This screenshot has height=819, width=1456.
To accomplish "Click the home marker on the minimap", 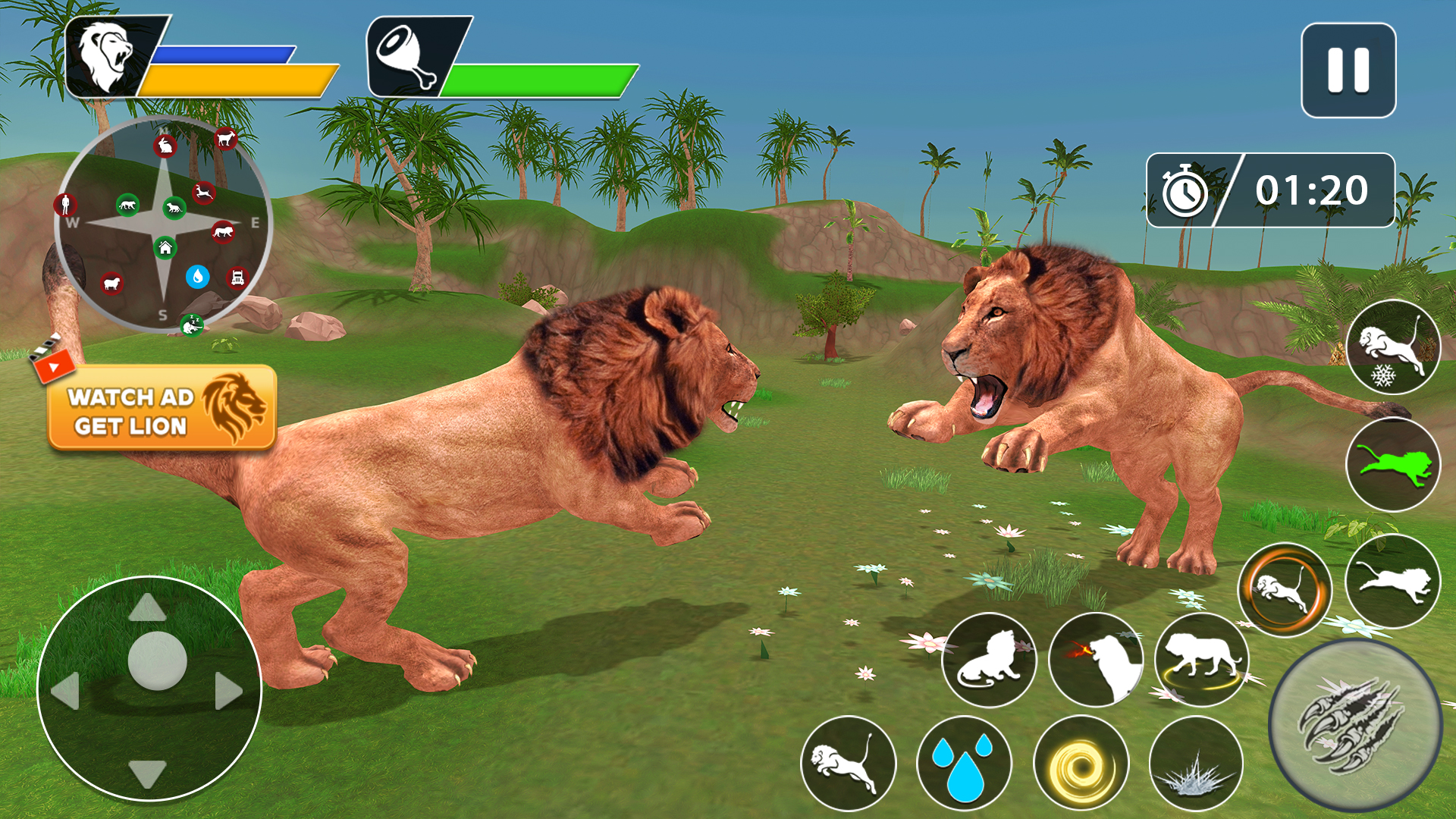I will (x=165, y=247).
